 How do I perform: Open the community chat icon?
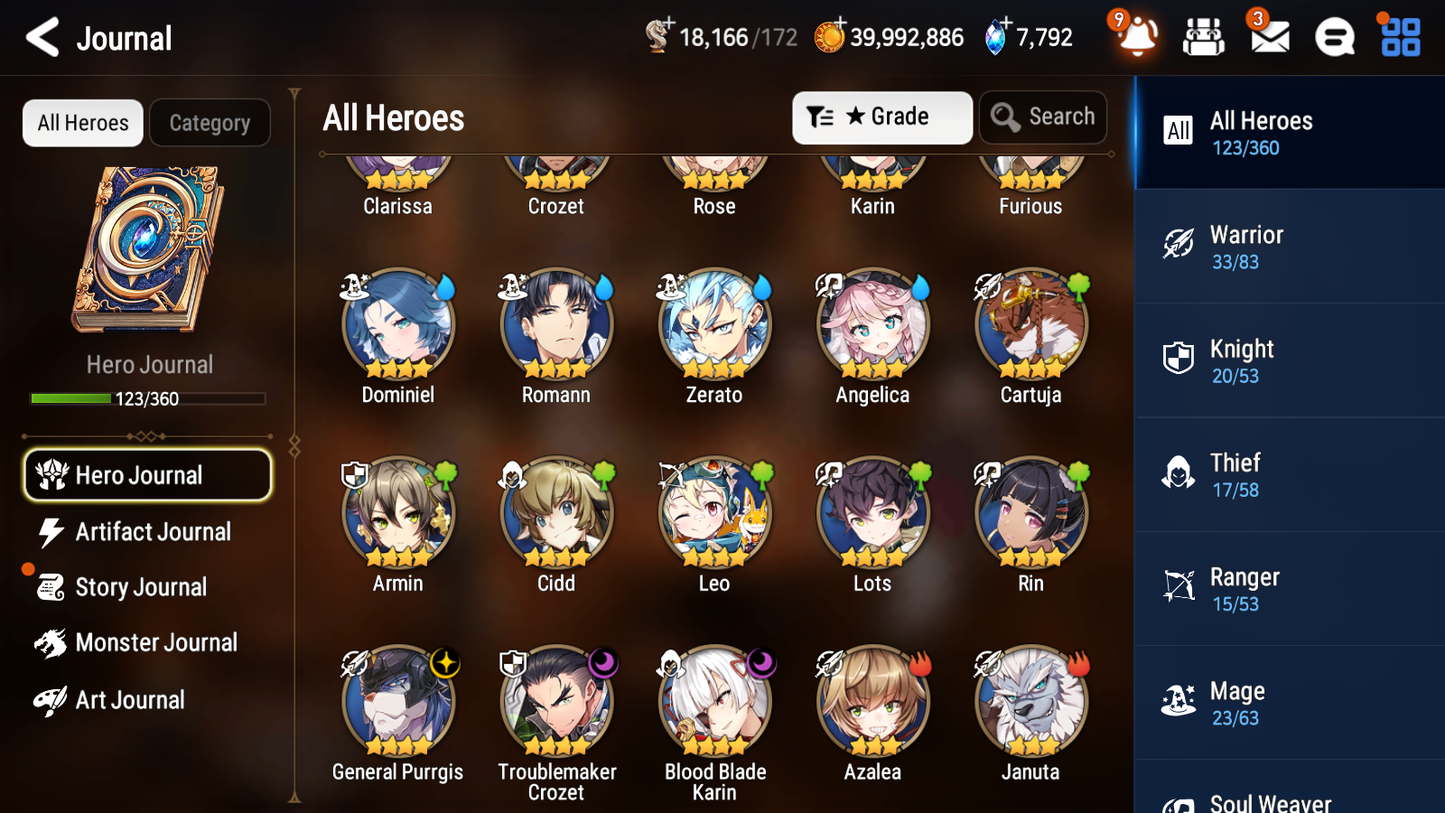1334,36
